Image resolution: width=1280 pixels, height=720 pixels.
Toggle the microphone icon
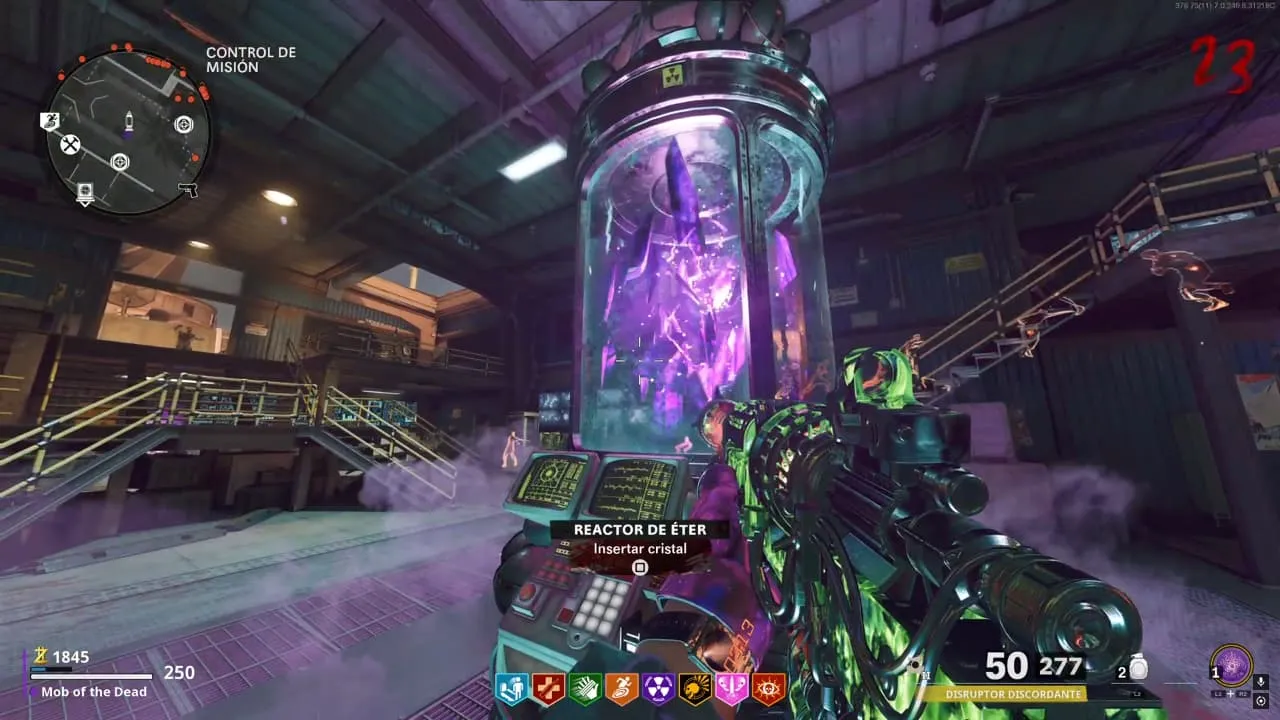click(1261, 682)
